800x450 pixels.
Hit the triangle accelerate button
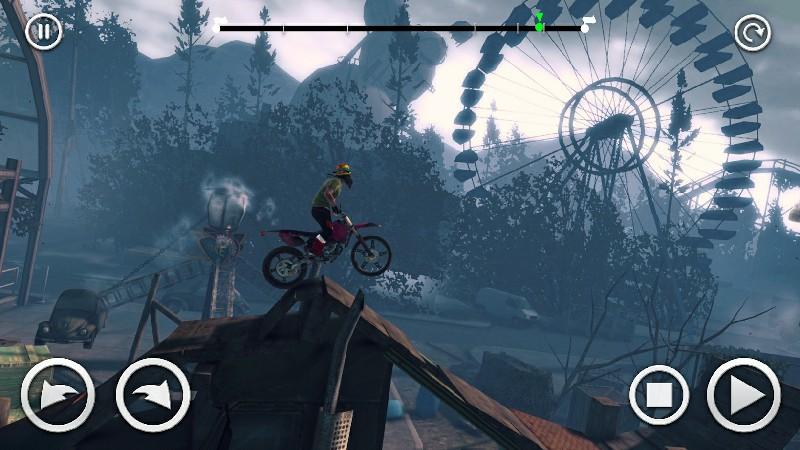click(x=744, y=395)
